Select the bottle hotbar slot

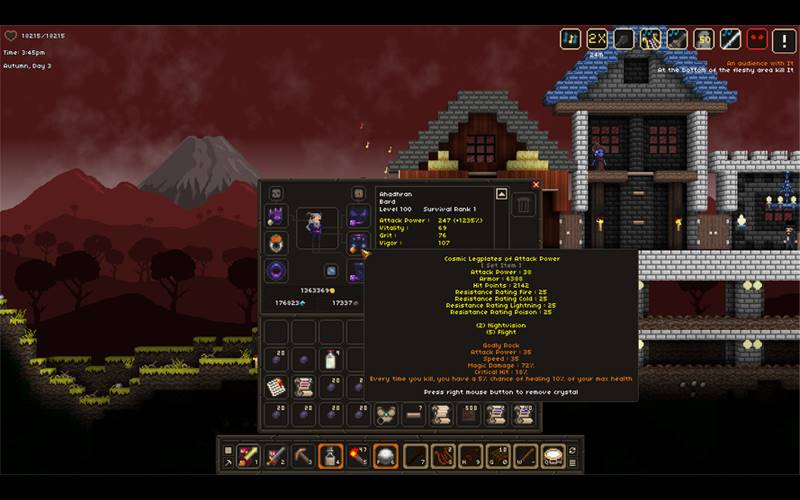coord(331,456)
